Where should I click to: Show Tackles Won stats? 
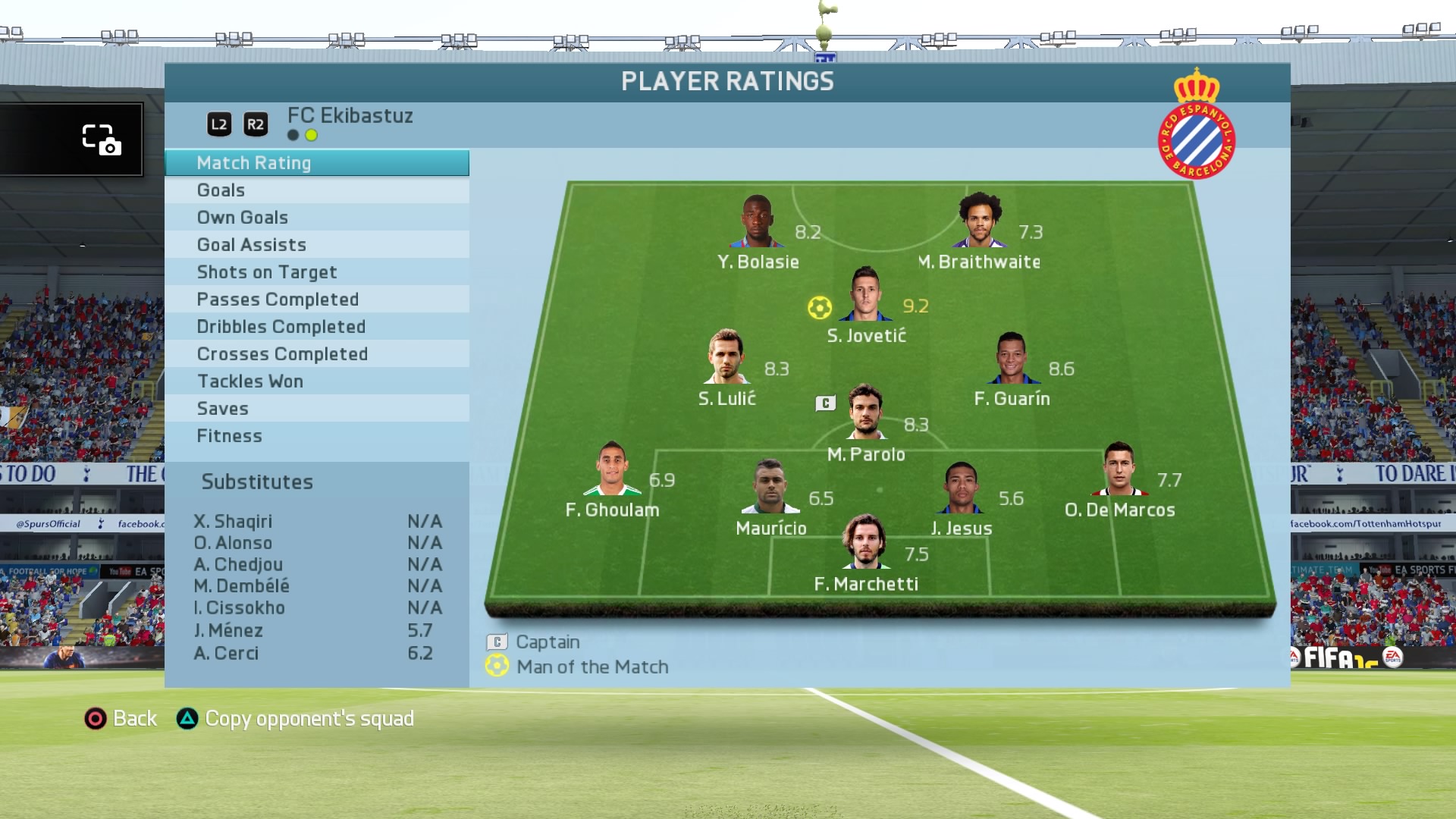pyautogui.click(x=317, y=381)
